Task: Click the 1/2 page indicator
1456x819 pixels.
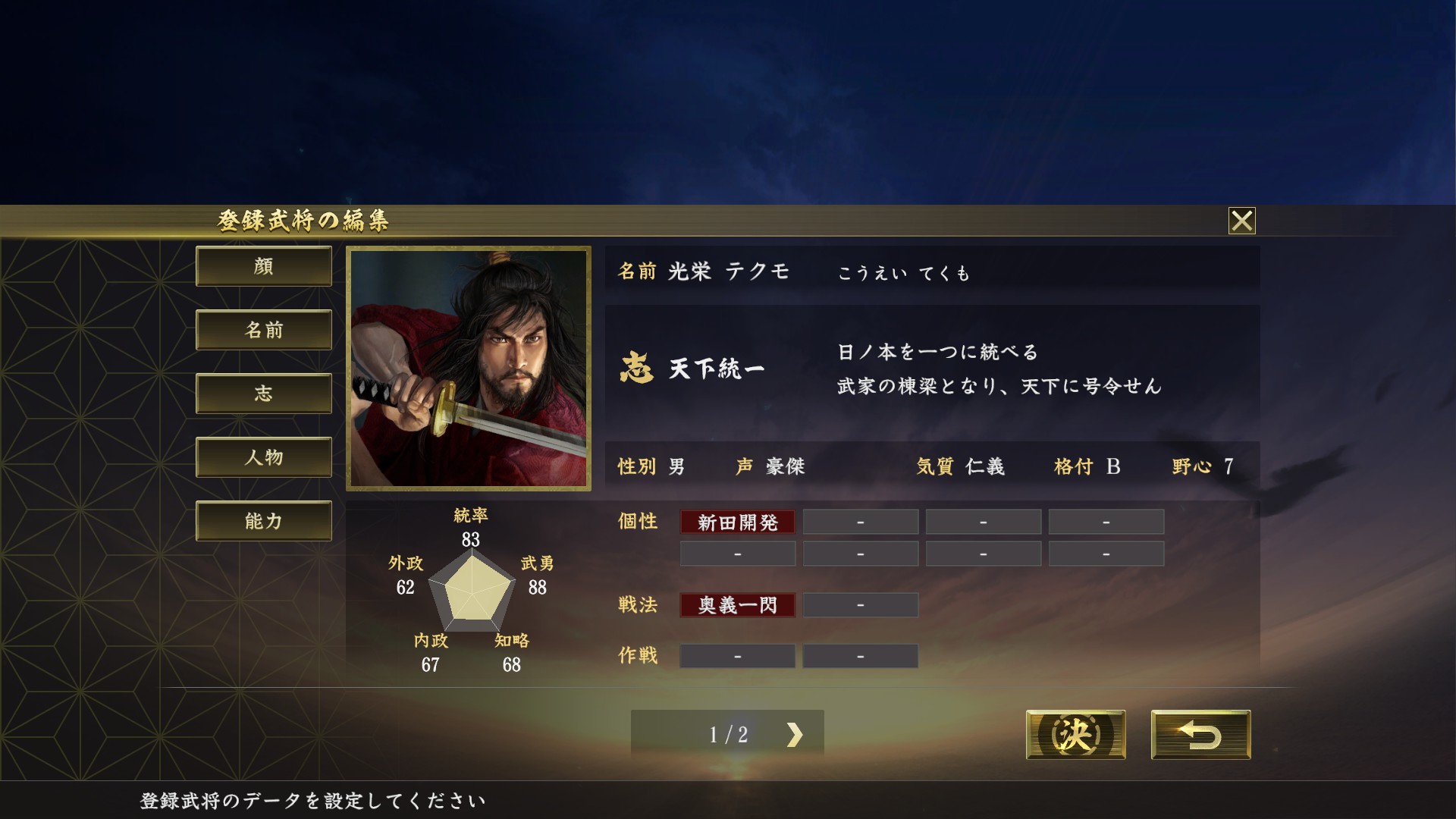Action: click(730, 733)
